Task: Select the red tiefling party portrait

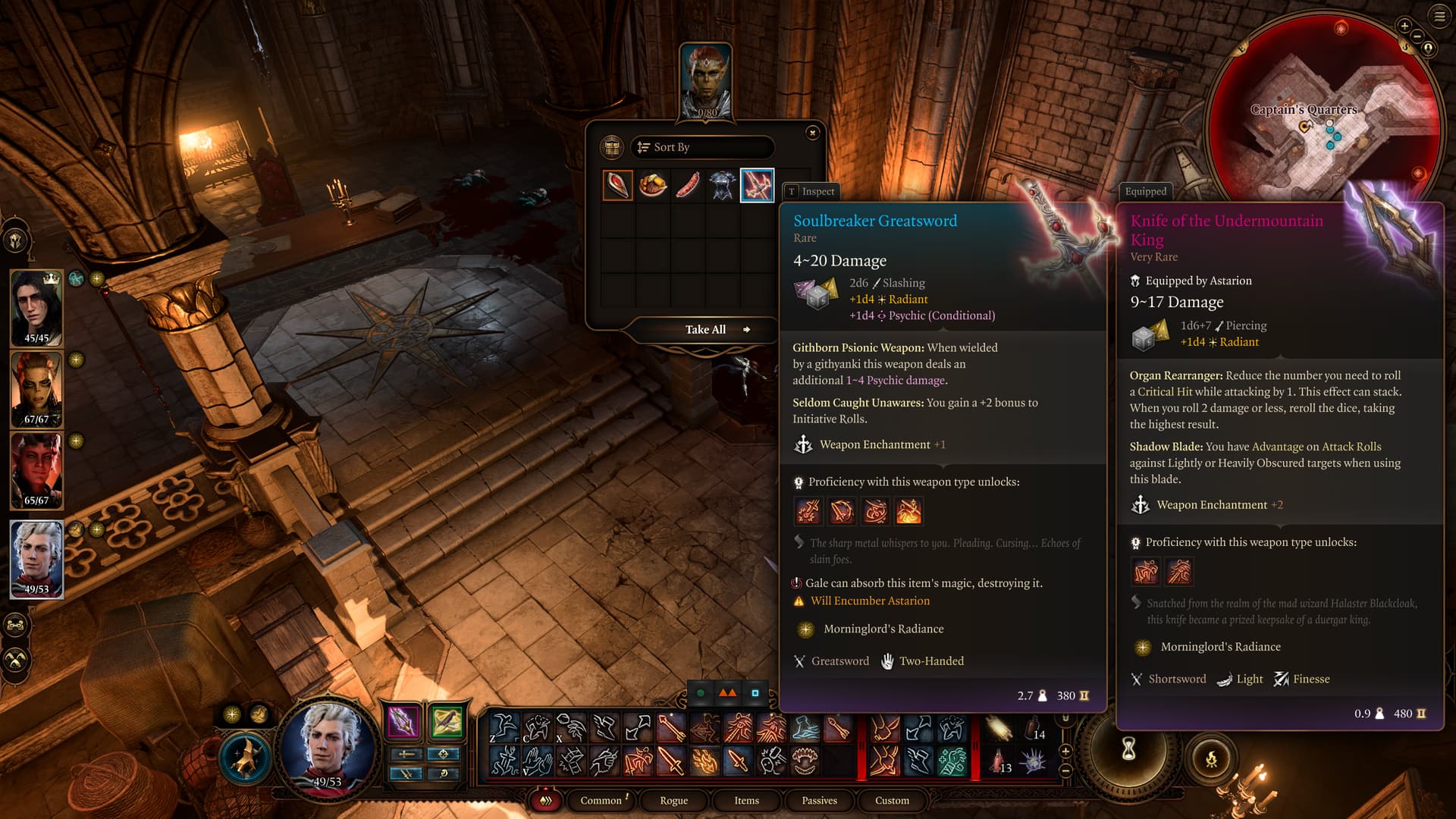Action: point(36,470)
